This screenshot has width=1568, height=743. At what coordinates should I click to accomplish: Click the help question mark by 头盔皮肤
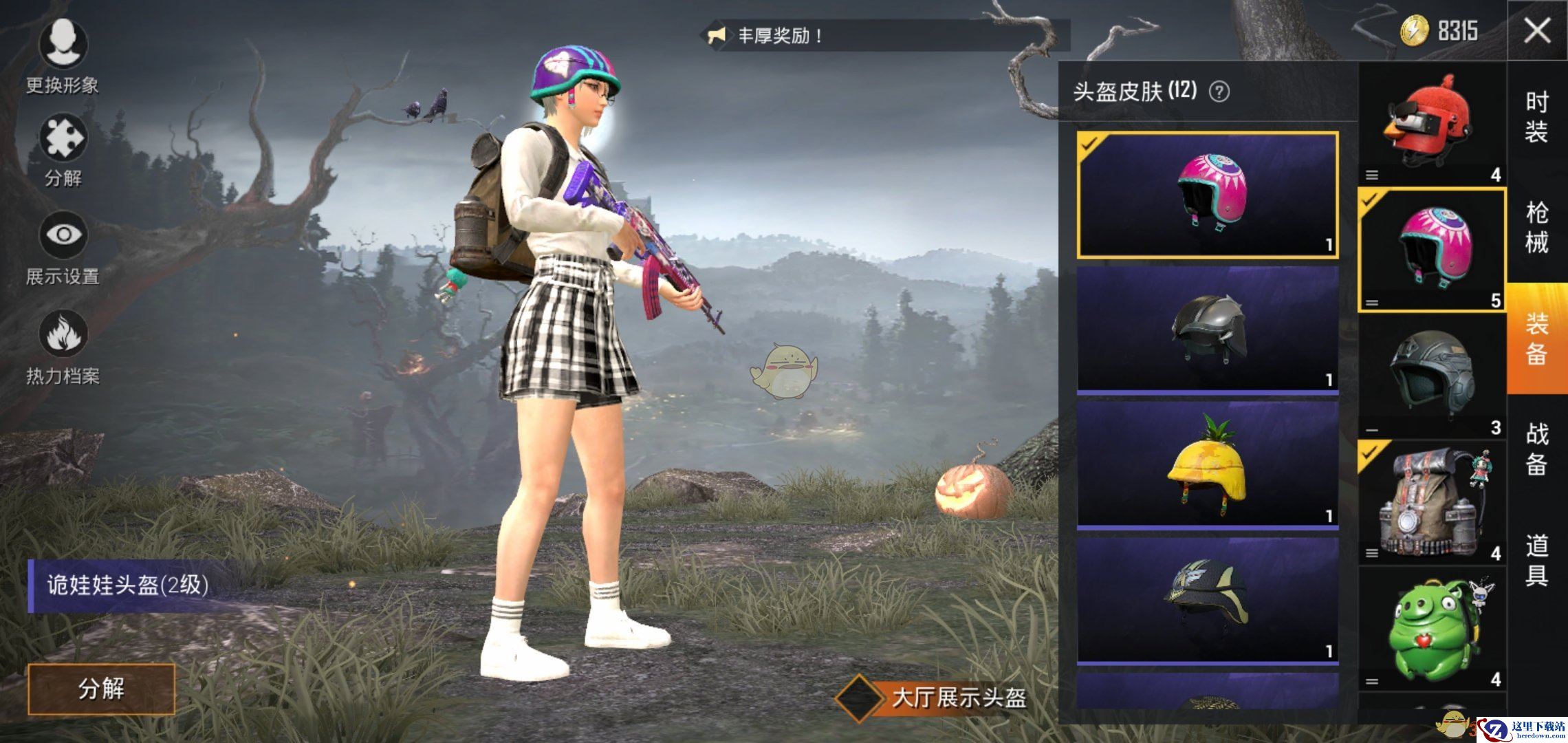[x=1219, y=91]
